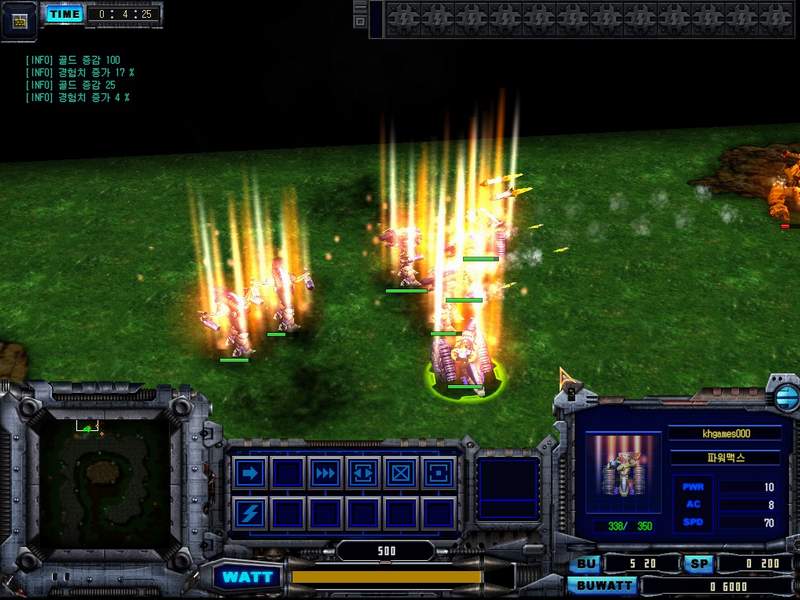Select the inward-arrows gather command
The height and width of the screenshot is (600, 800).
tap(362, 472)
